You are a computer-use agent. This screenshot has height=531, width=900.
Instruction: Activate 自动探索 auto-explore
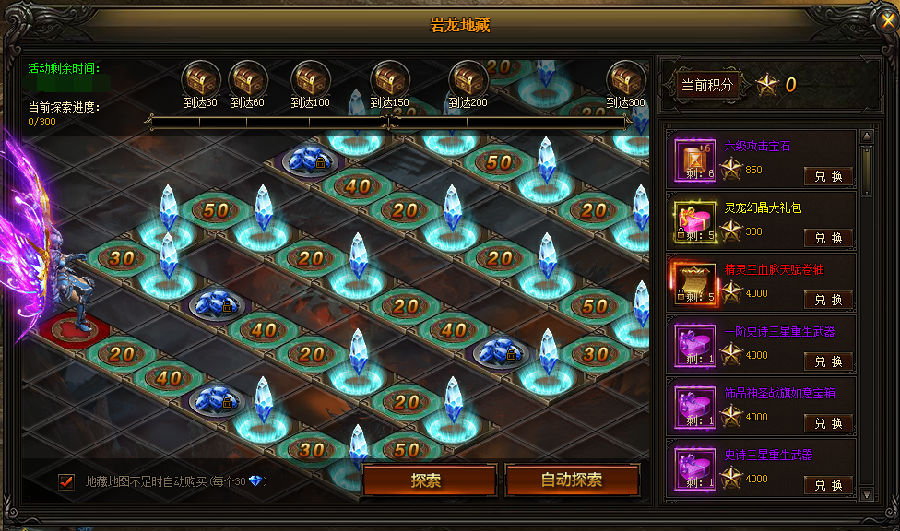(571, 480)
